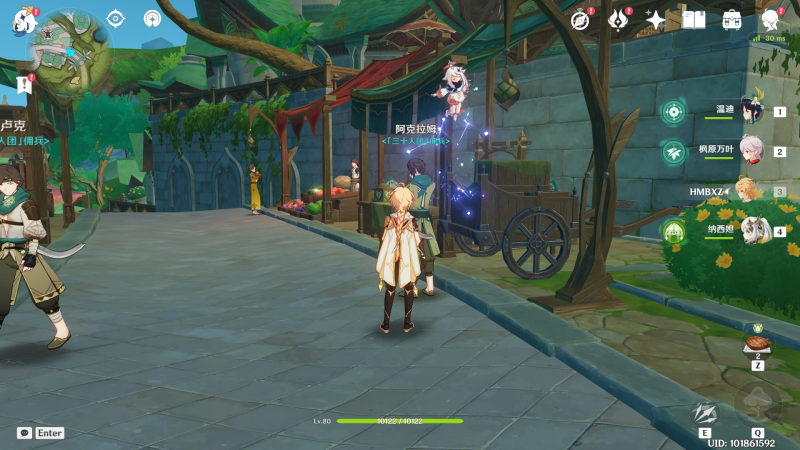Open the winged battle pass icon

click(617, 20)
